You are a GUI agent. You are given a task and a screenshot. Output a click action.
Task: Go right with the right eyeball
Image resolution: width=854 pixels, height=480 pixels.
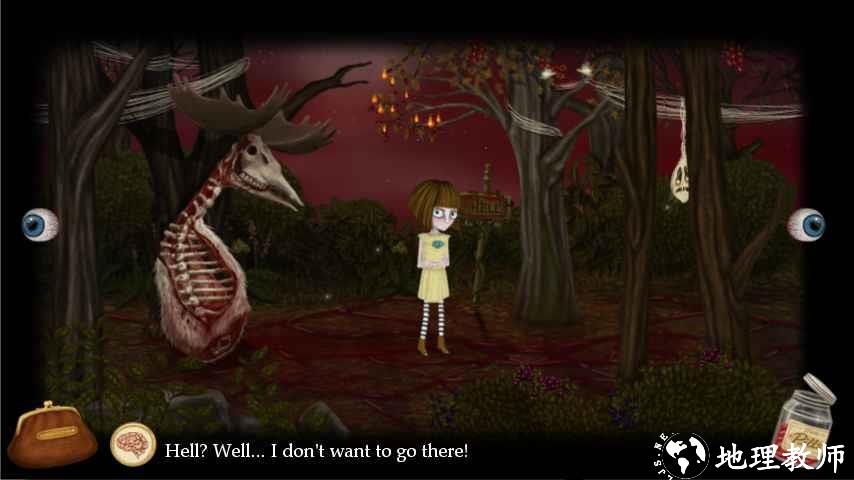[x=807, y=224]
